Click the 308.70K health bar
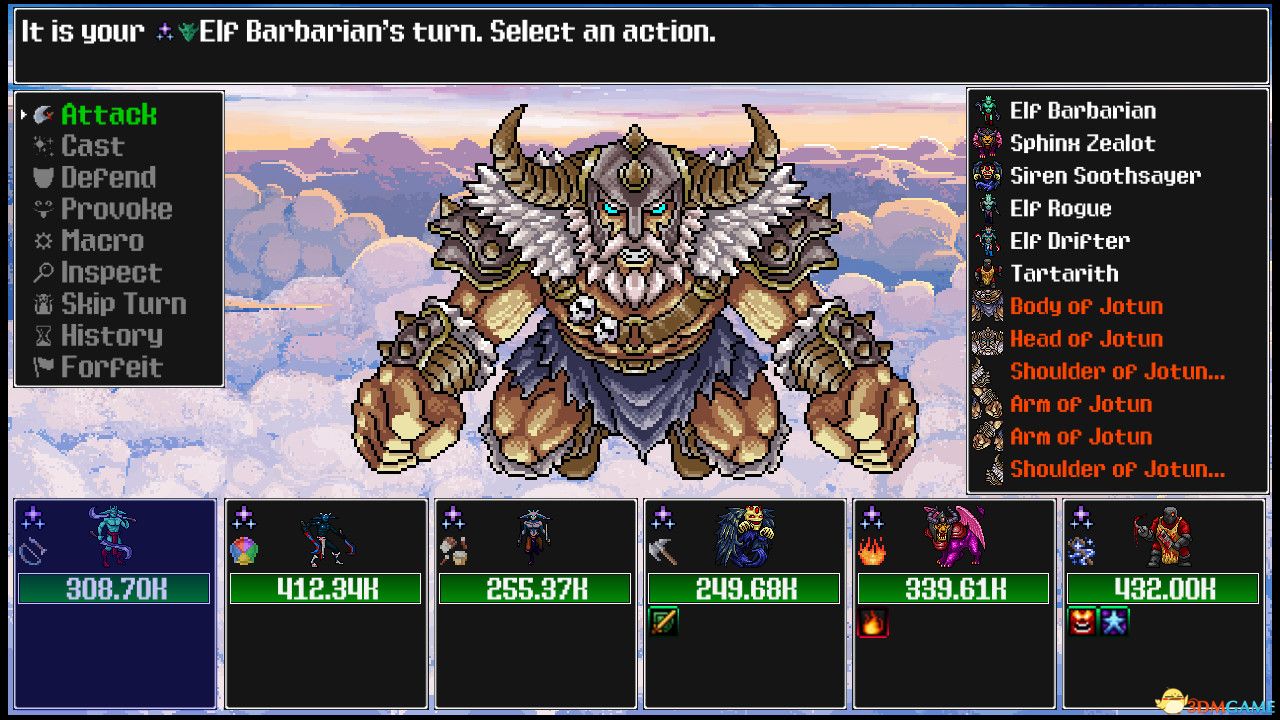 (x=113, y=589)
